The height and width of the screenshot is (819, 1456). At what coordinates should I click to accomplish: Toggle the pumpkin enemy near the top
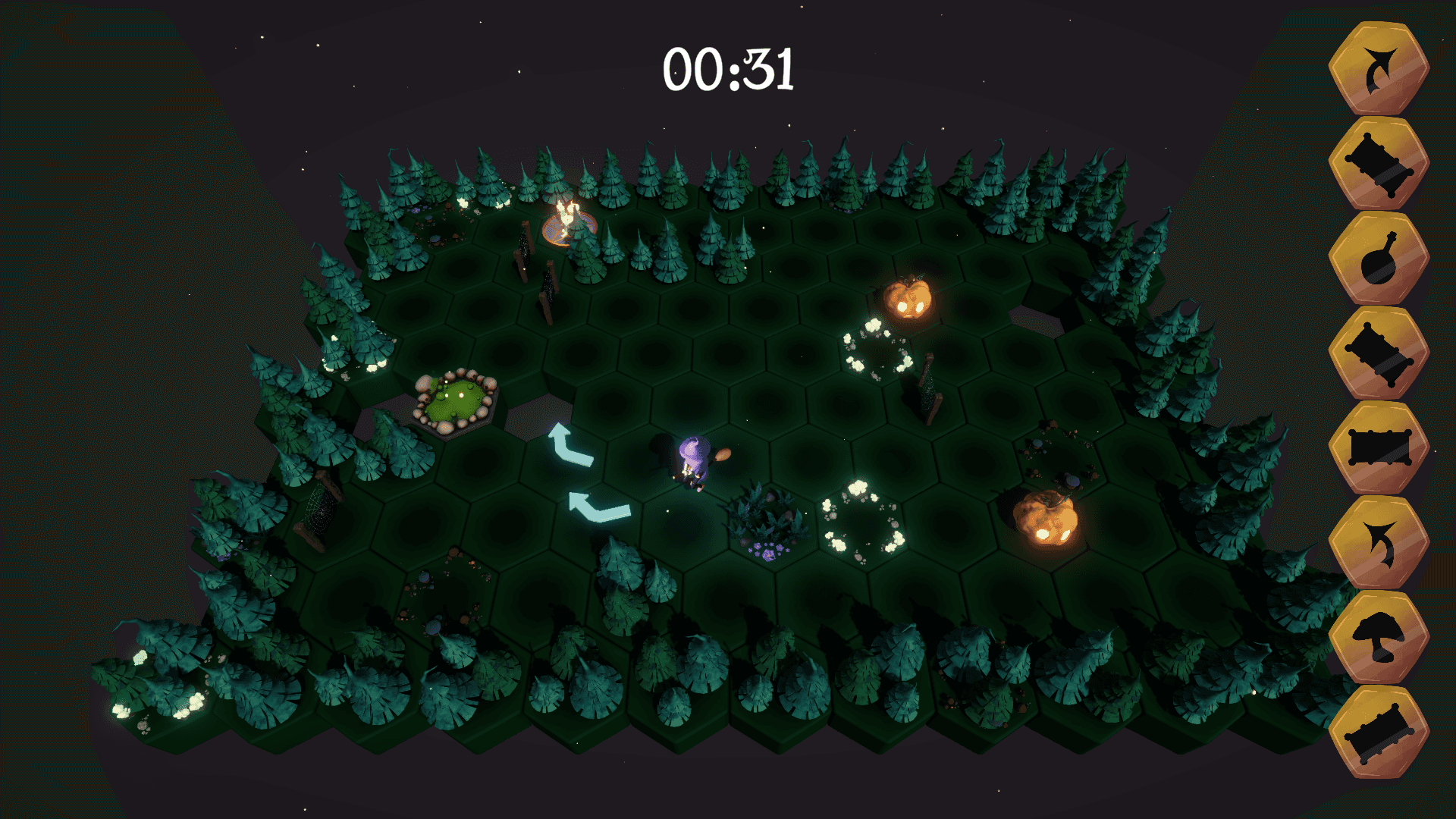908,300
